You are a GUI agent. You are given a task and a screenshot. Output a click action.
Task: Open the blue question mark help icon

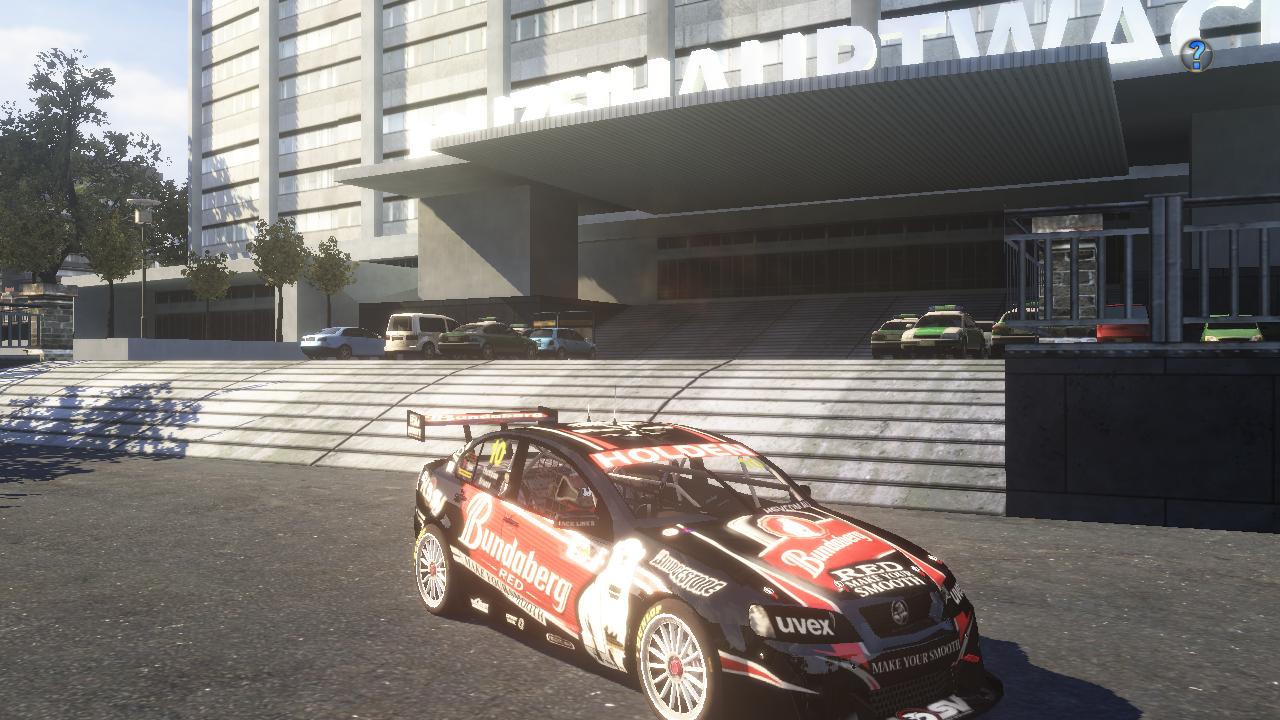[x=1196, y=55]
